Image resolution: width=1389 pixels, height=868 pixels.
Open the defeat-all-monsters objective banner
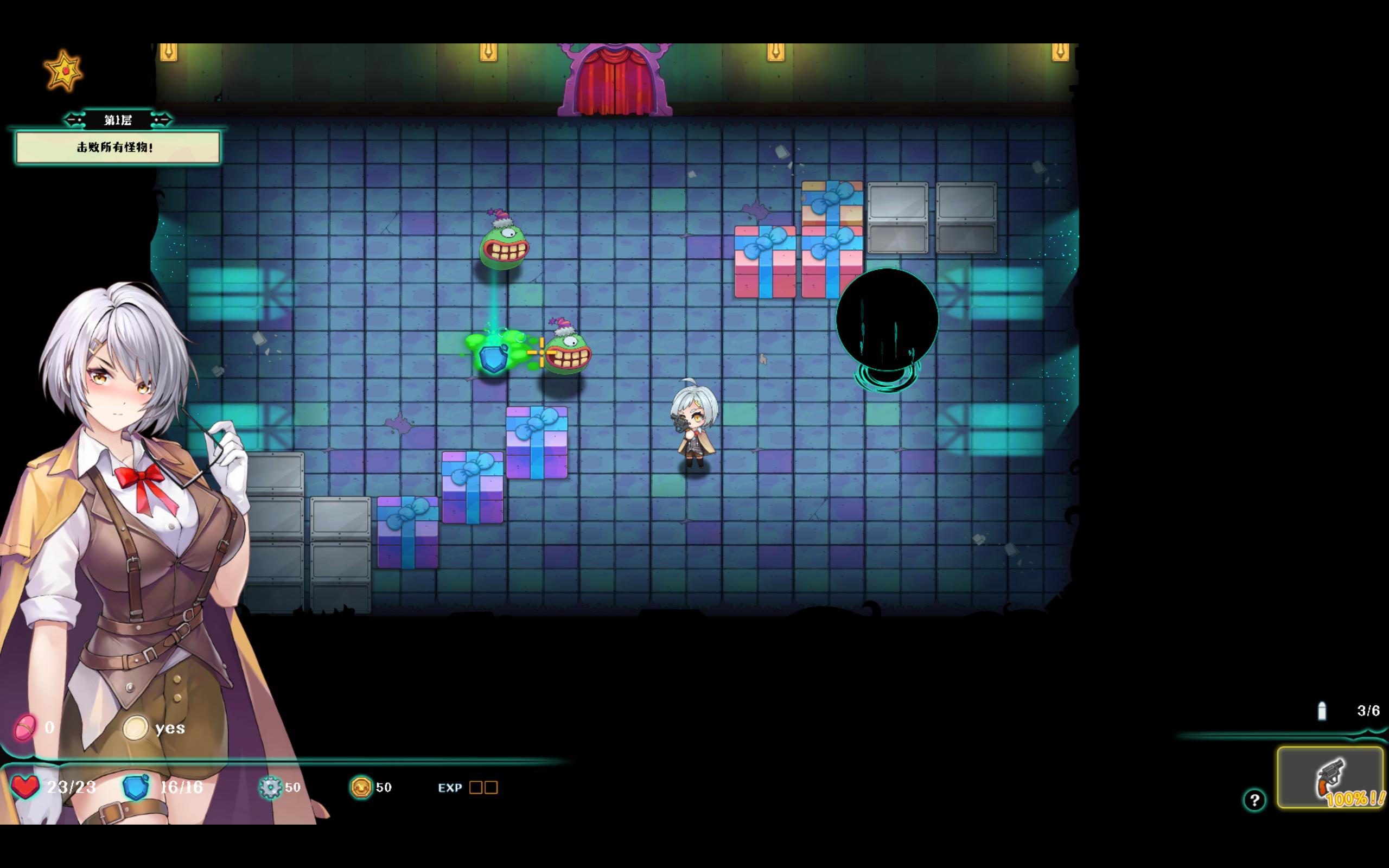pyautogui.click(x=118, y=148)
